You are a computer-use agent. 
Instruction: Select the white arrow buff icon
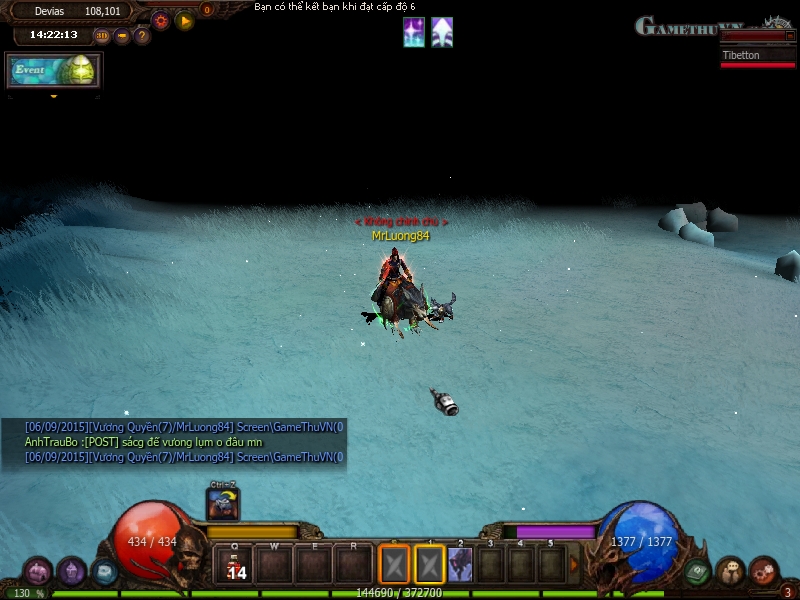point(442,33)
